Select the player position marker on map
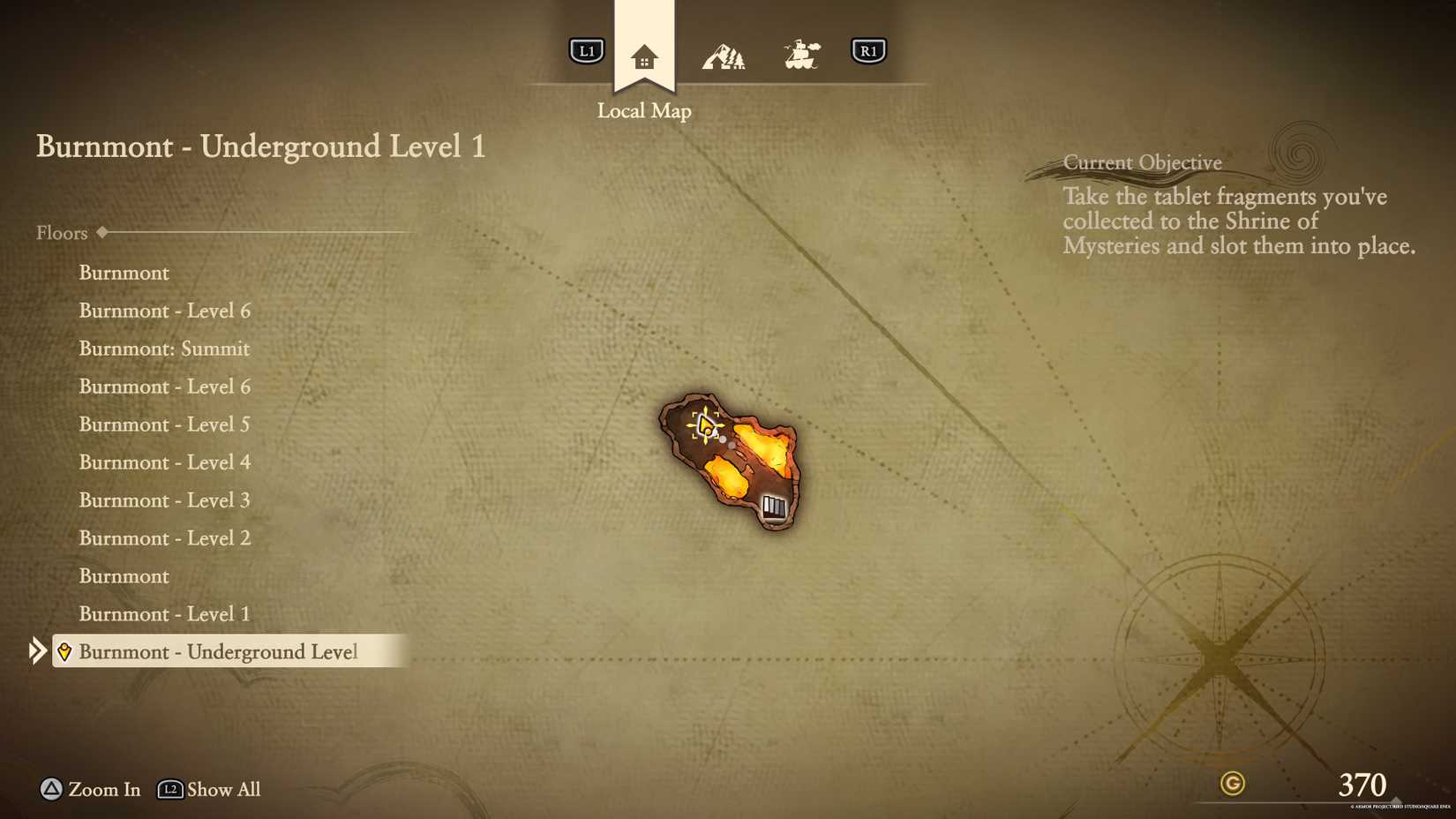The width and height of the screenshot is (1456, 819). [x=705, y=425]
